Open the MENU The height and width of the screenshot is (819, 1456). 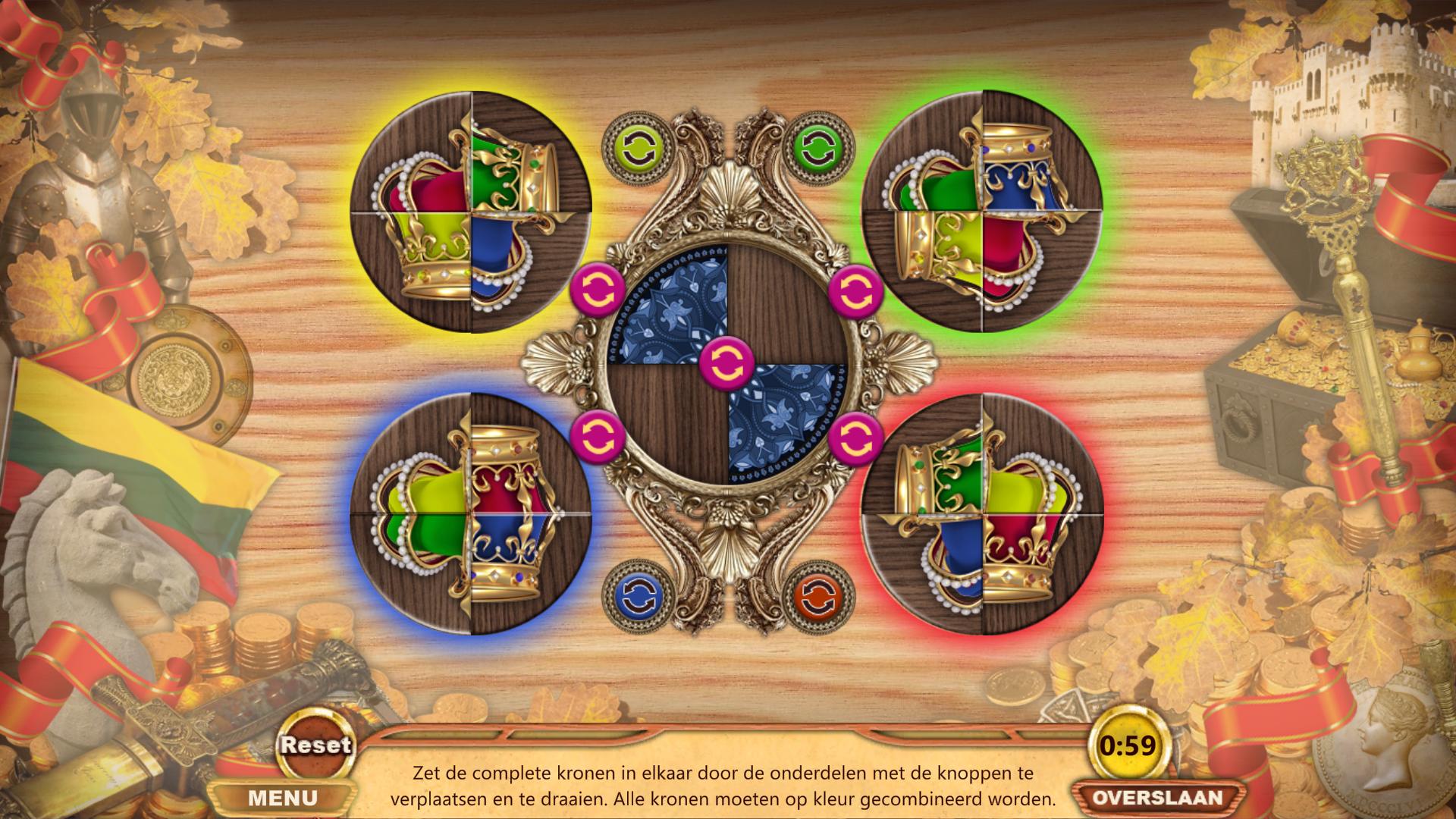click(283, 798)
